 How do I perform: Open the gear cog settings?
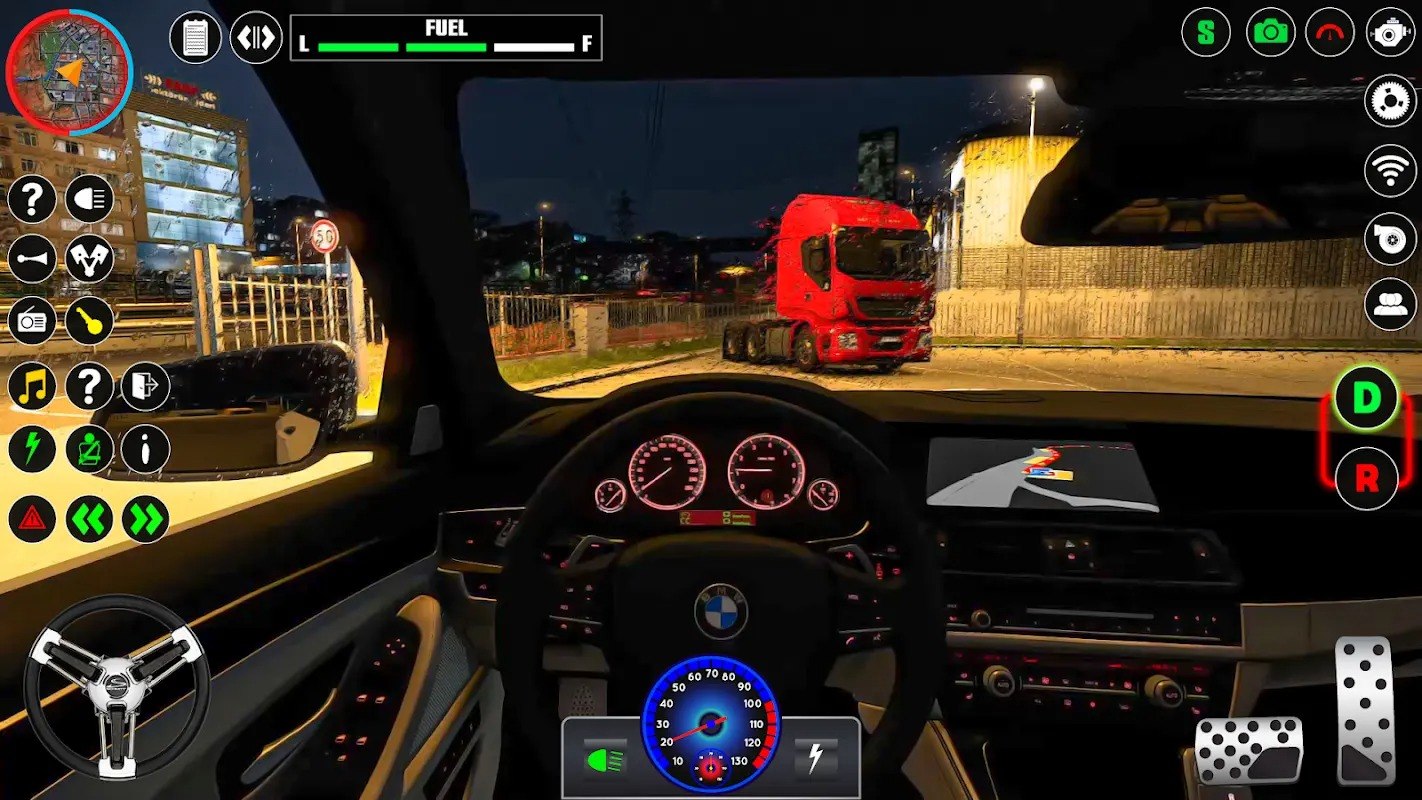pyautogui.click(x=1390, y=101)
